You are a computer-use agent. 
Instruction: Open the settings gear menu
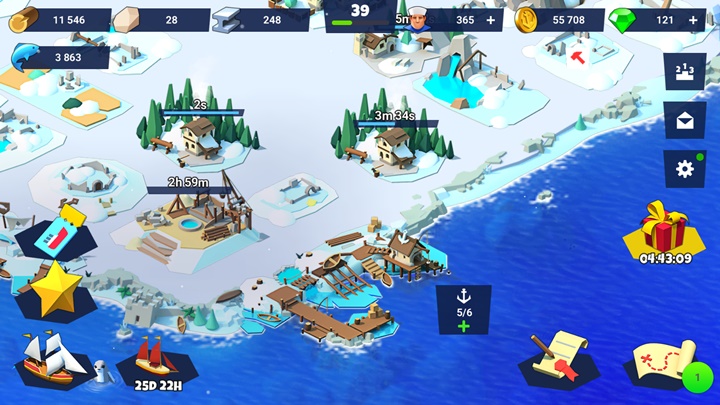685,169
